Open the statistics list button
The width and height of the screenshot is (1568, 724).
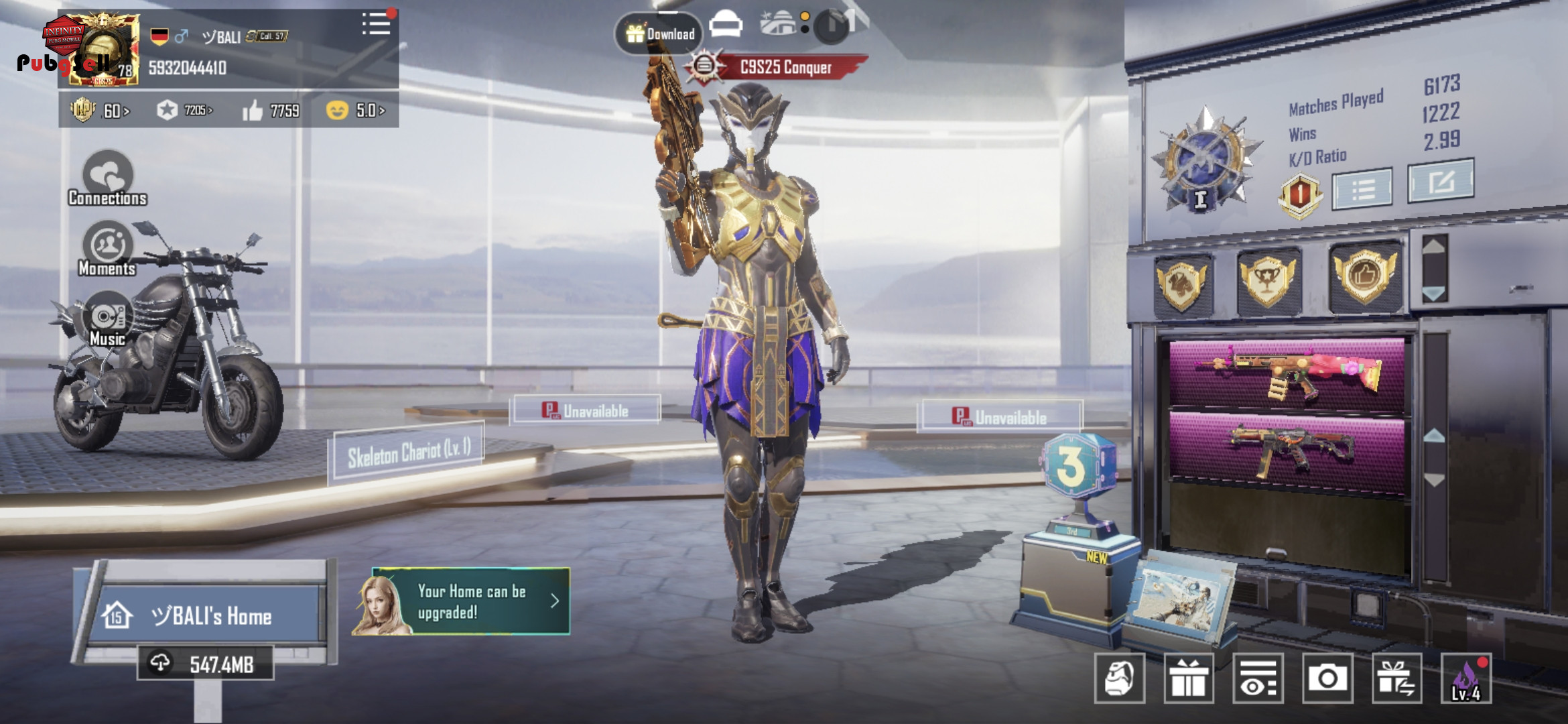click(1362, 189)
